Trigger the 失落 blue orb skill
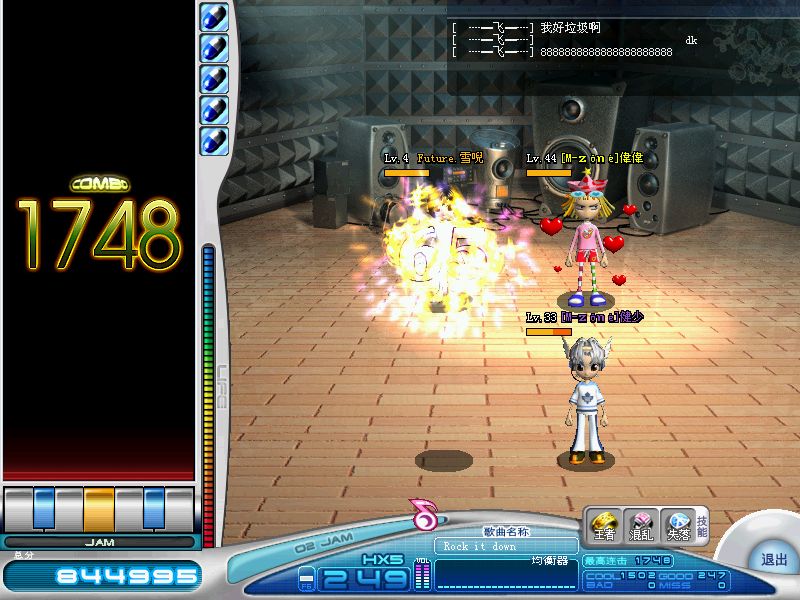The width and height of the screenshot is (800, 600). click(677, 524)
